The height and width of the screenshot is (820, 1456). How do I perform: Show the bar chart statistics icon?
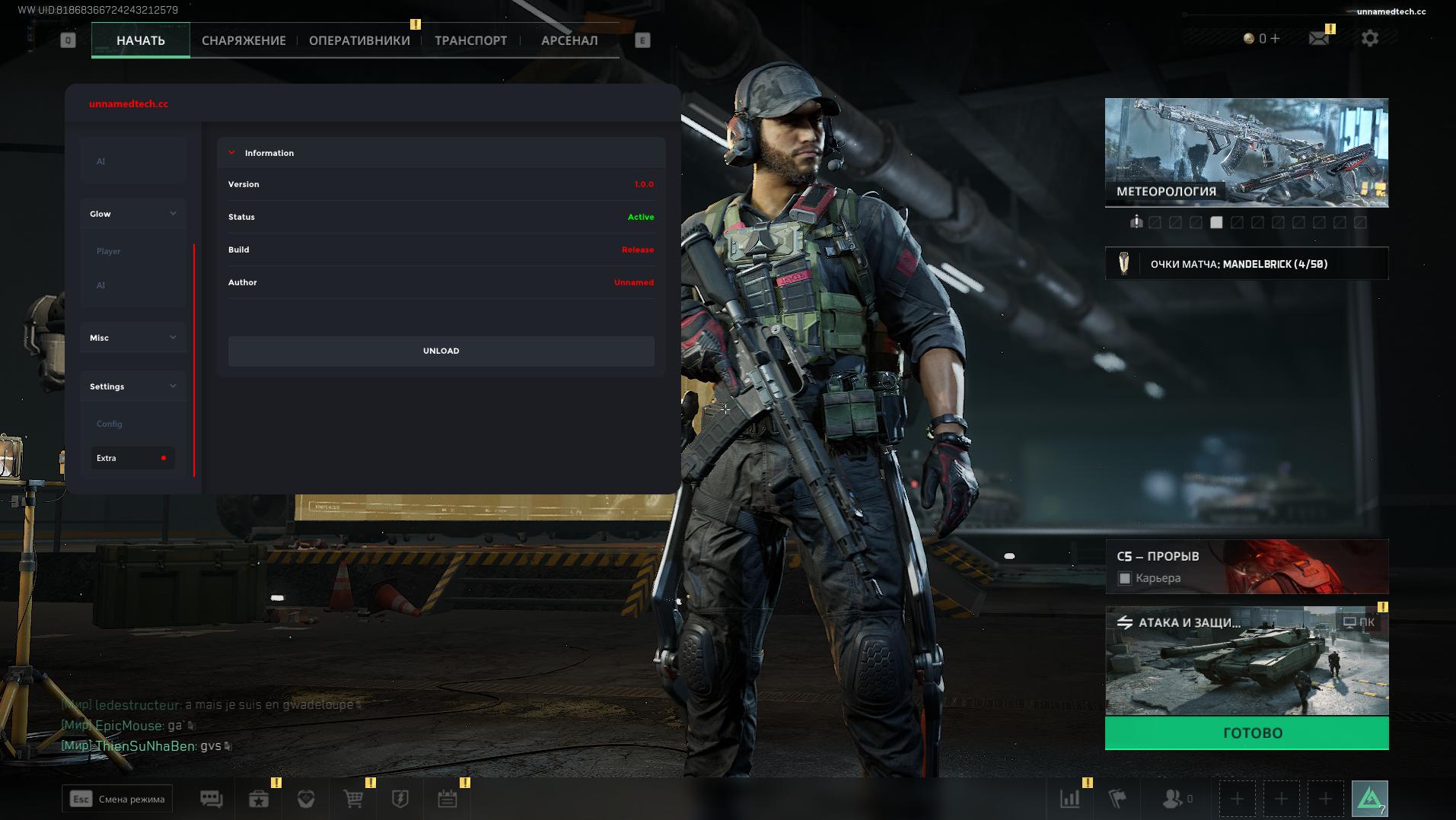pyautogui.click(x=1069, y=799)
